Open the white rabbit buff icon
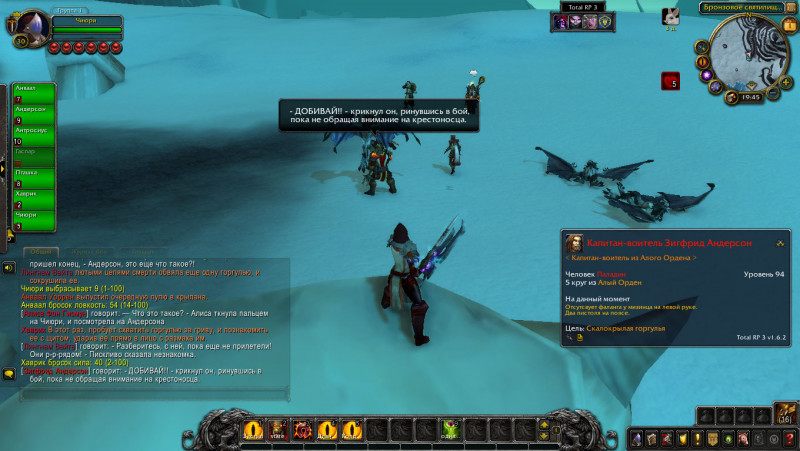 672,16
